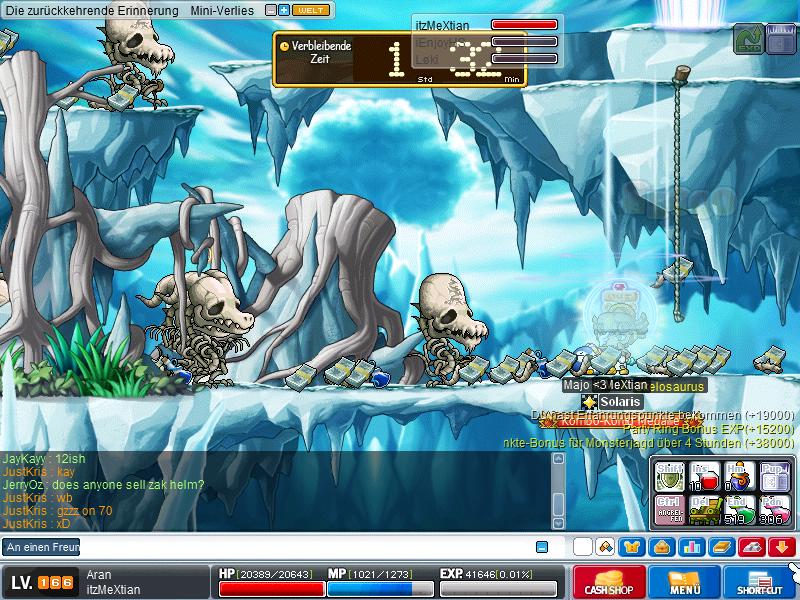Select party member itzMeXtian in party list

[450, 24]
